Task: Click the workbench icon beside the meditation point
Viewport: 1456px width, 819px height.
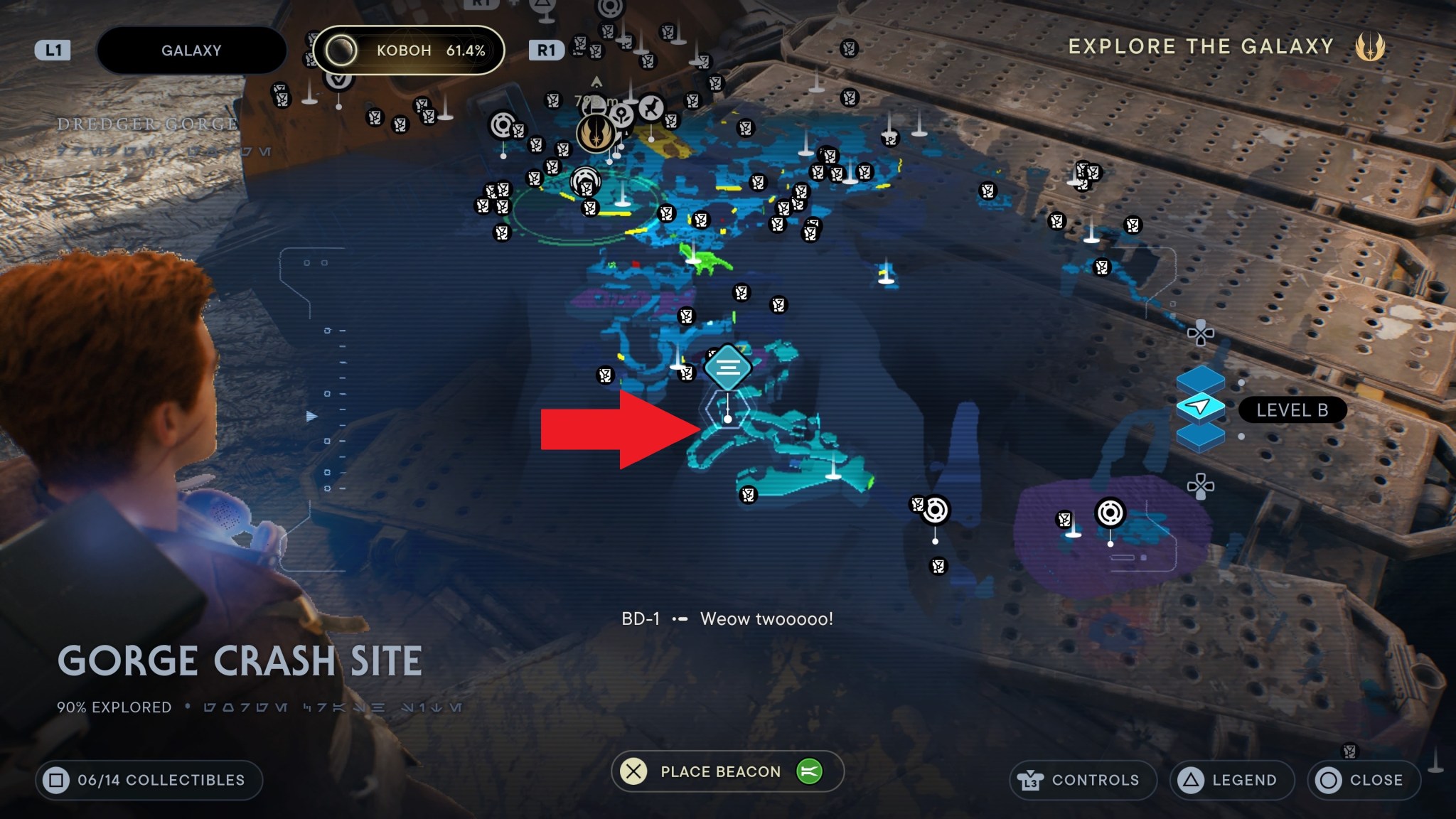Action: [x=594, y=105]
